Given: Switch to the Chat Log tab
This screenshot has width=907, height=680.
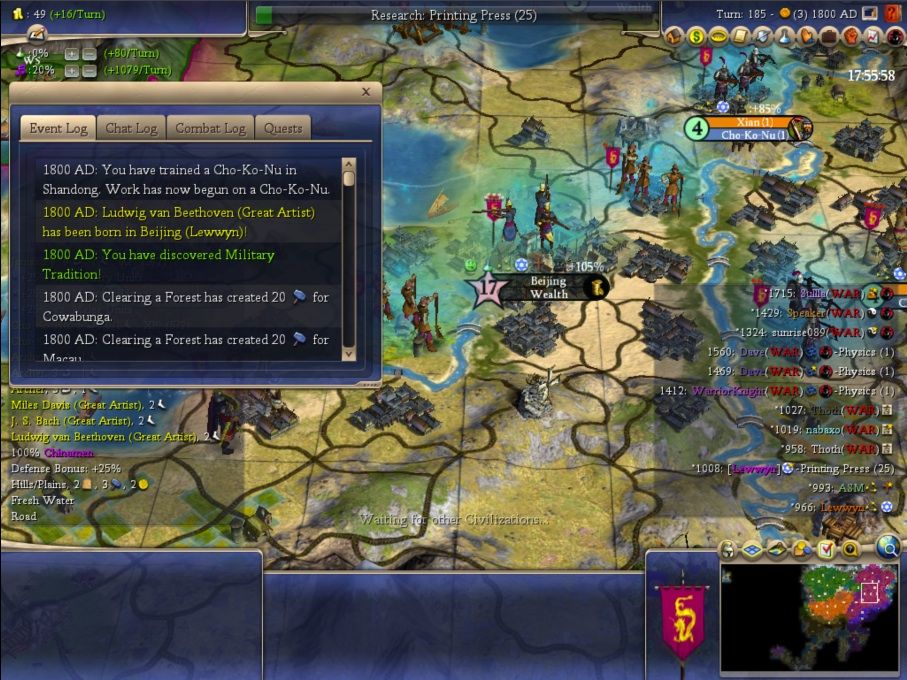Looking at the screenshot, I should 131,128.
